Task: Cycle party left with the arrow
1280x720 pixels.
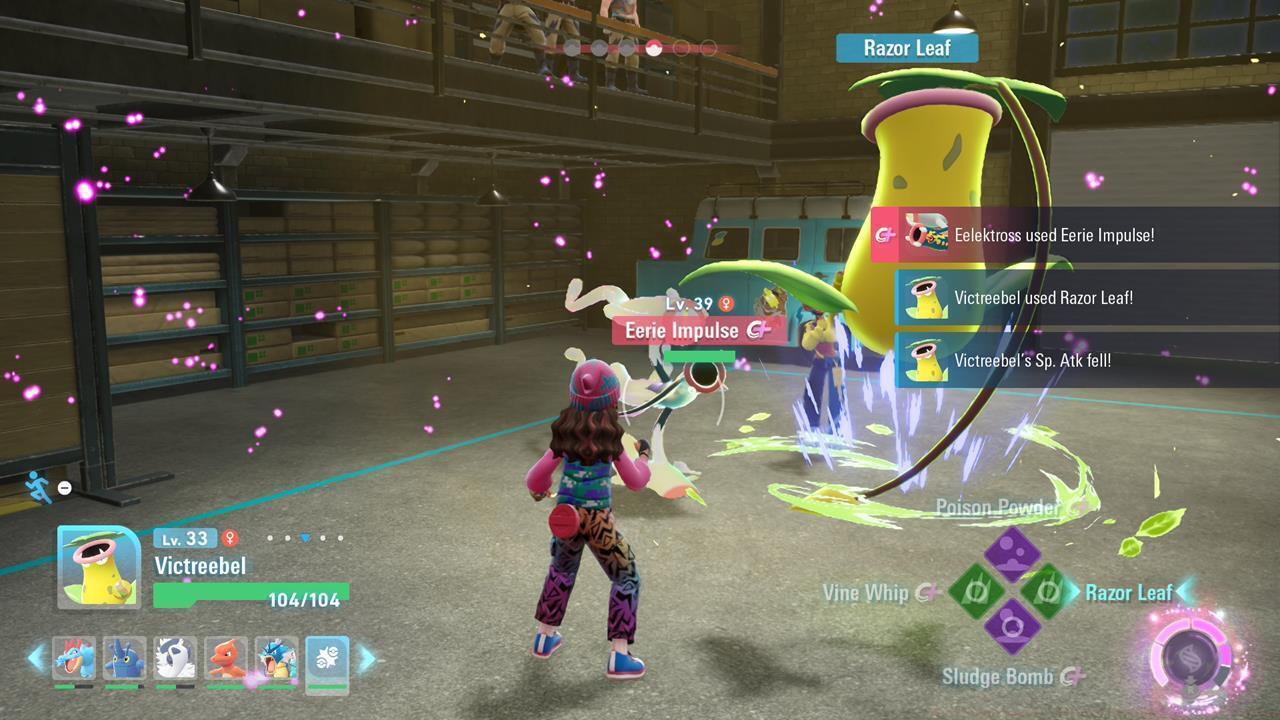Action: [x=36, y=657]
